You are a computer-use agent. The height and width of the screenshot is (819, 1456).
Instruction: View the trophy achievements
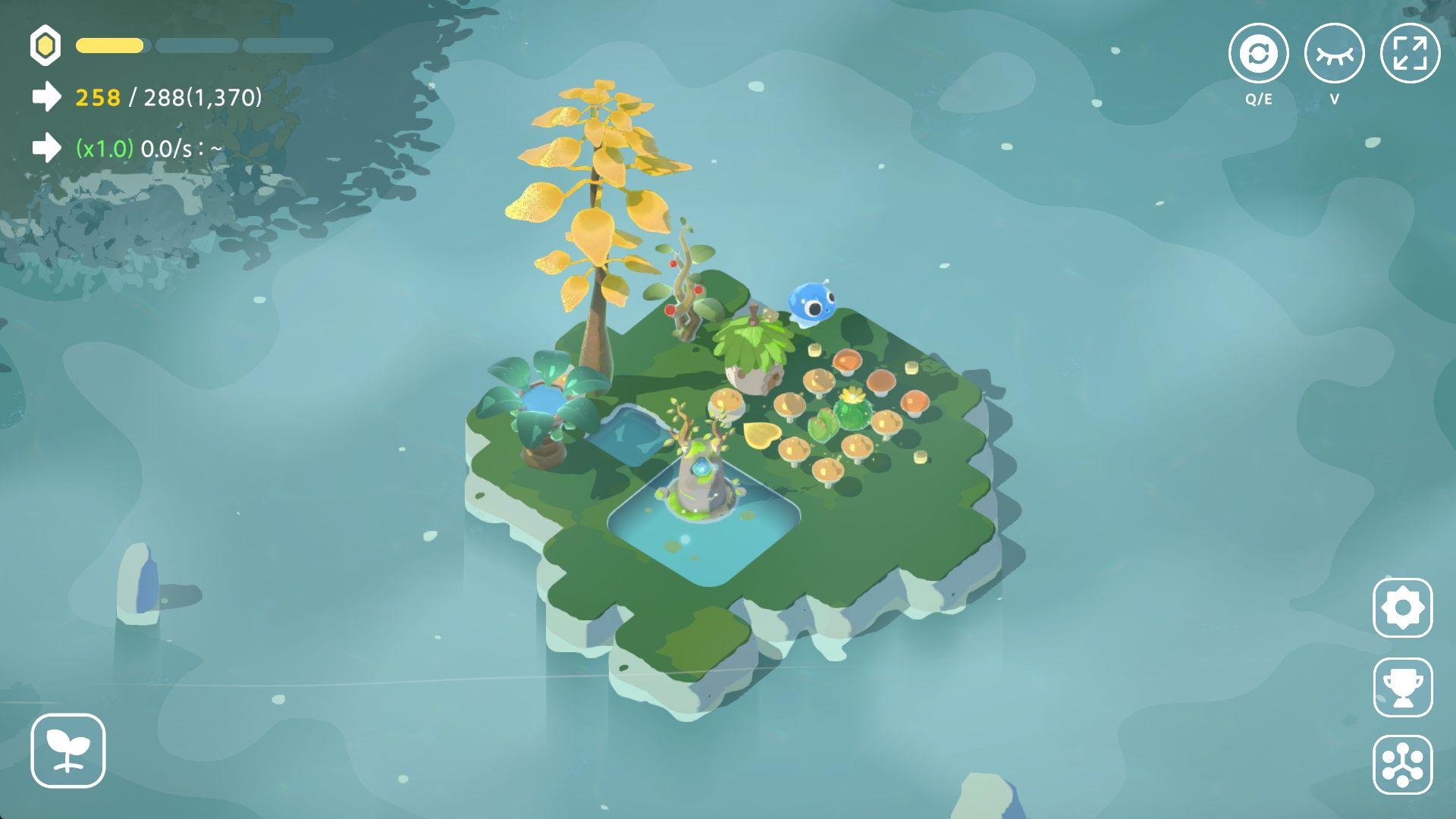point(1402,687)
